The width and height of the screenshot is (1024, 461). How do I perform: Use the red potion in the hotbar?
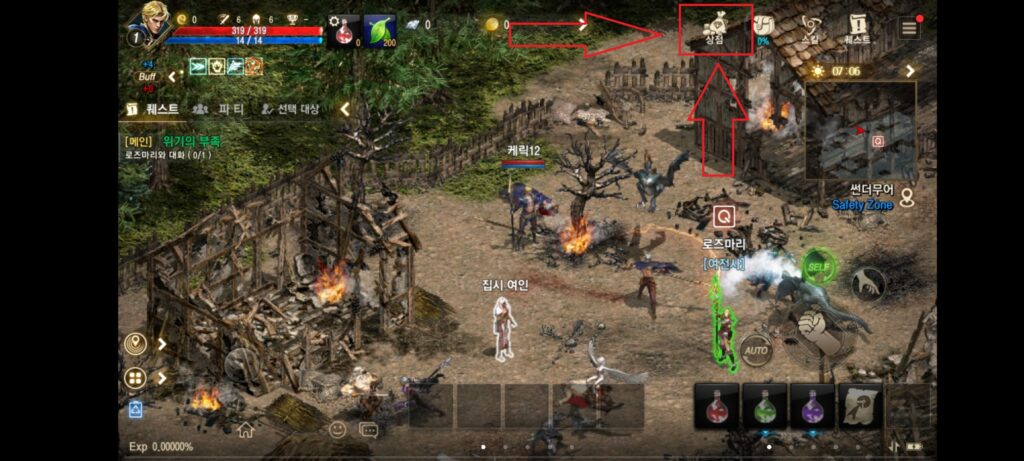tap(717, 407)
